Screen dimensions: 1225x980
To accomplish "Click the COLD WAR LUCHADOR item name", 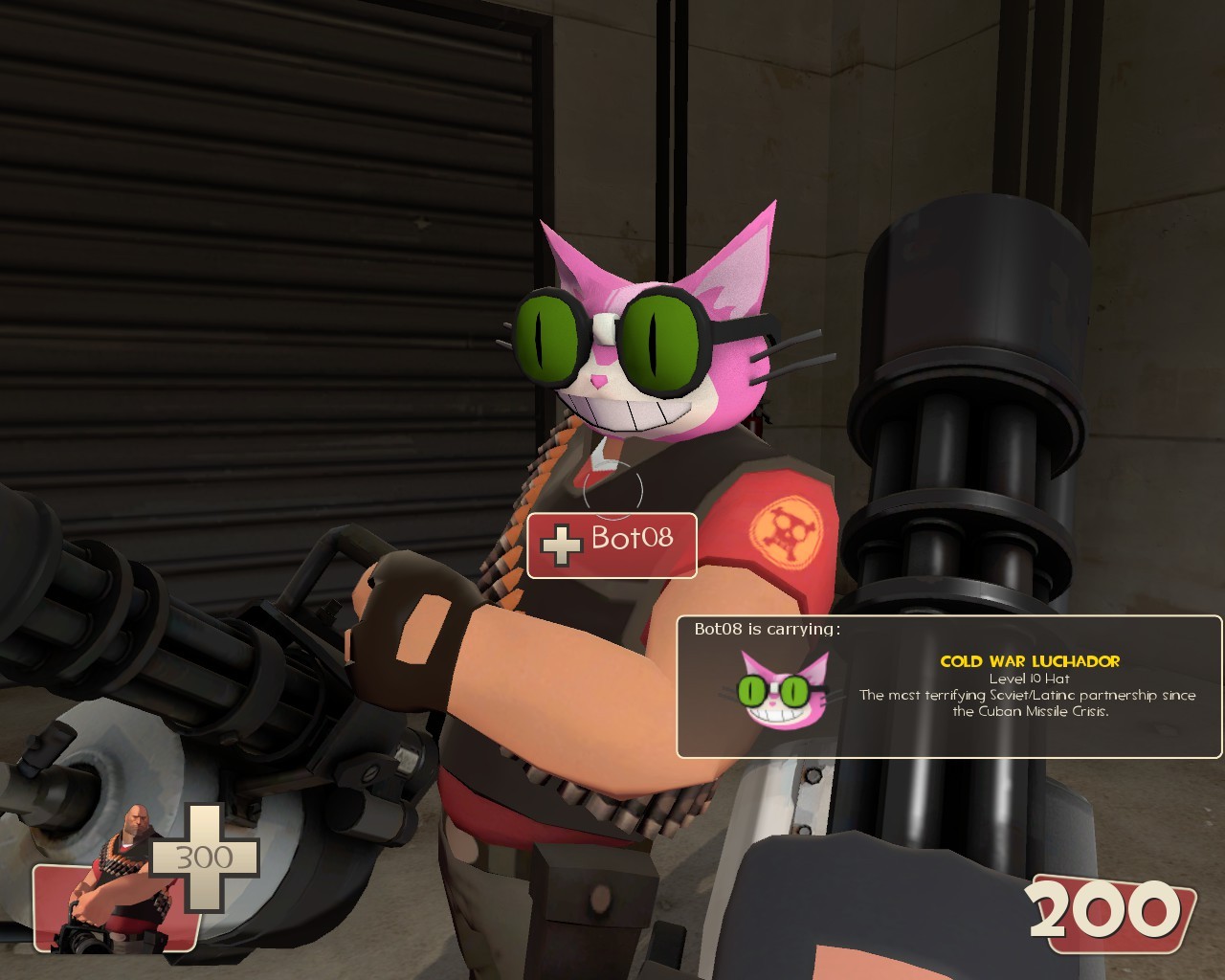I will [1030, 659].
